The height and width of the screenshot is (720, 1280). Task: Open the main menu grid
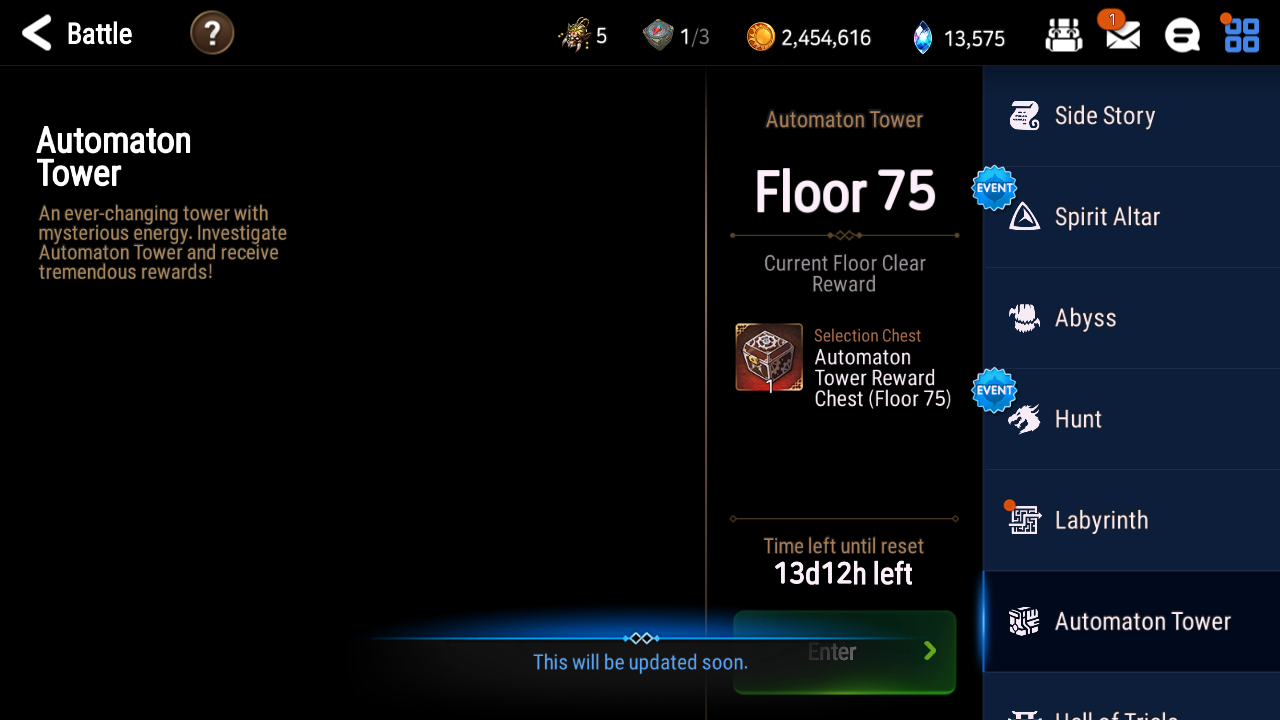[1241, 33]
